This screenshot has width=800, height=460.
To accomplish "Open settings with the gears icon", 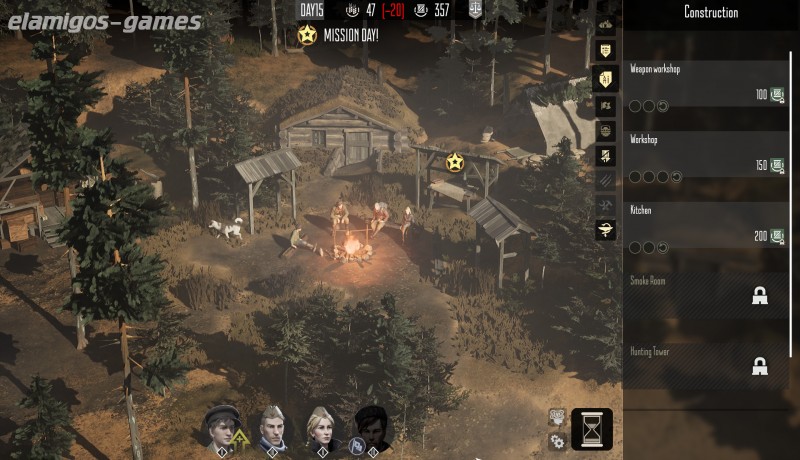I will coord(556,440).
